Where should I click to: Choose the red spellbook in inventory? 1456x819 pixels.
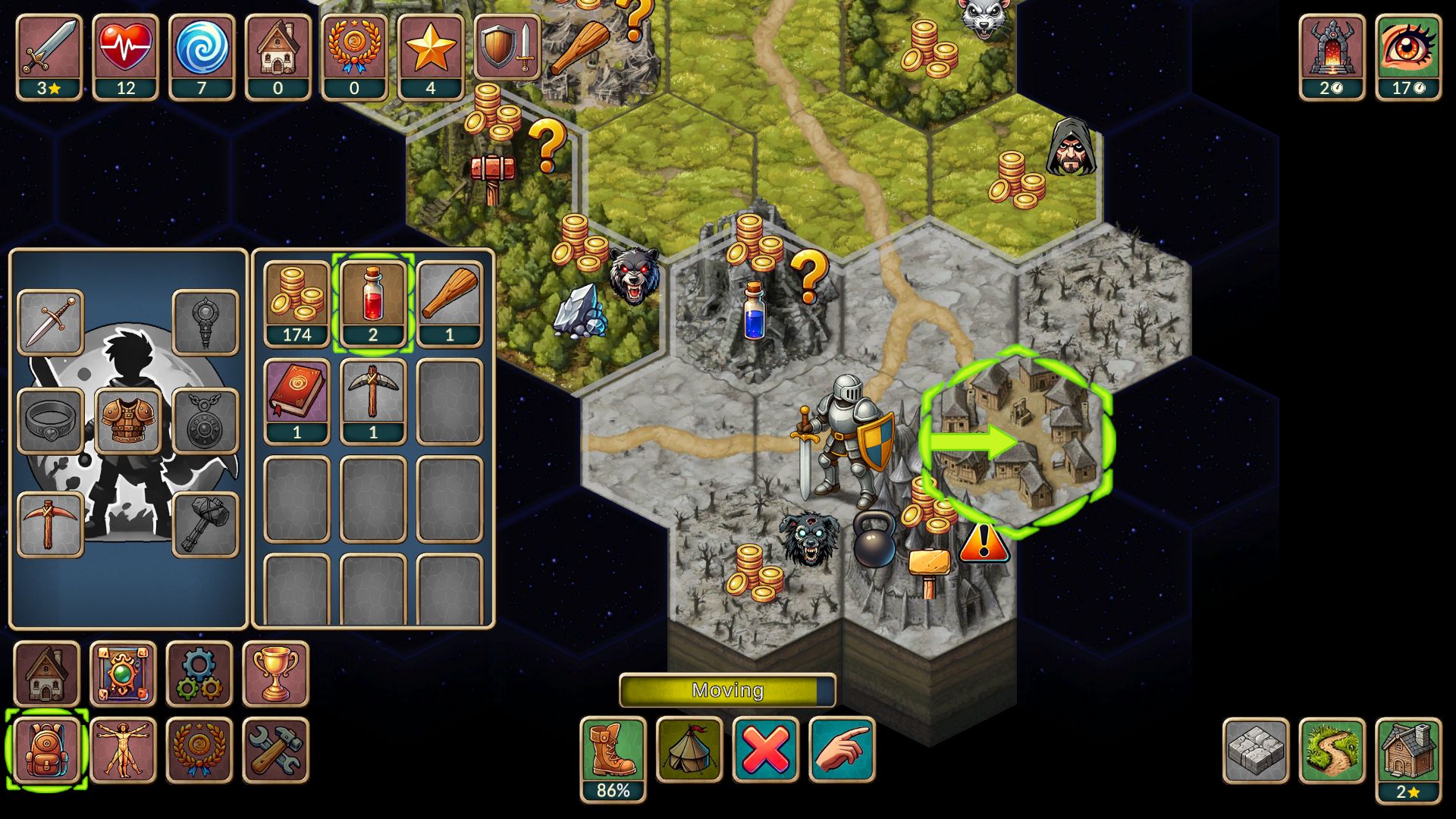pos(297,400)
